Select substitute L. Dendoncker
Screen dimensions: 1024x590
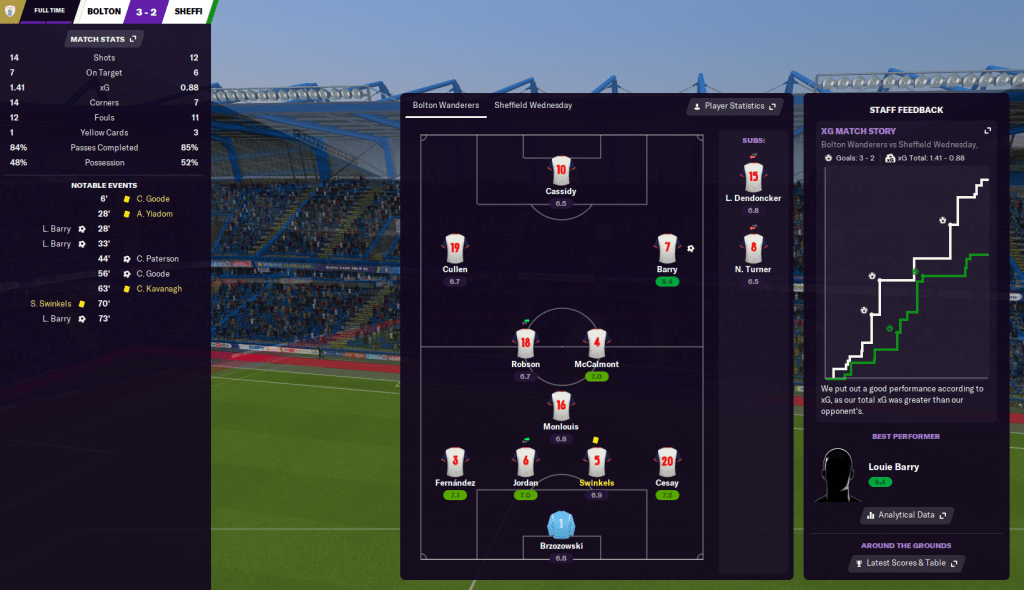click(753, 176)
